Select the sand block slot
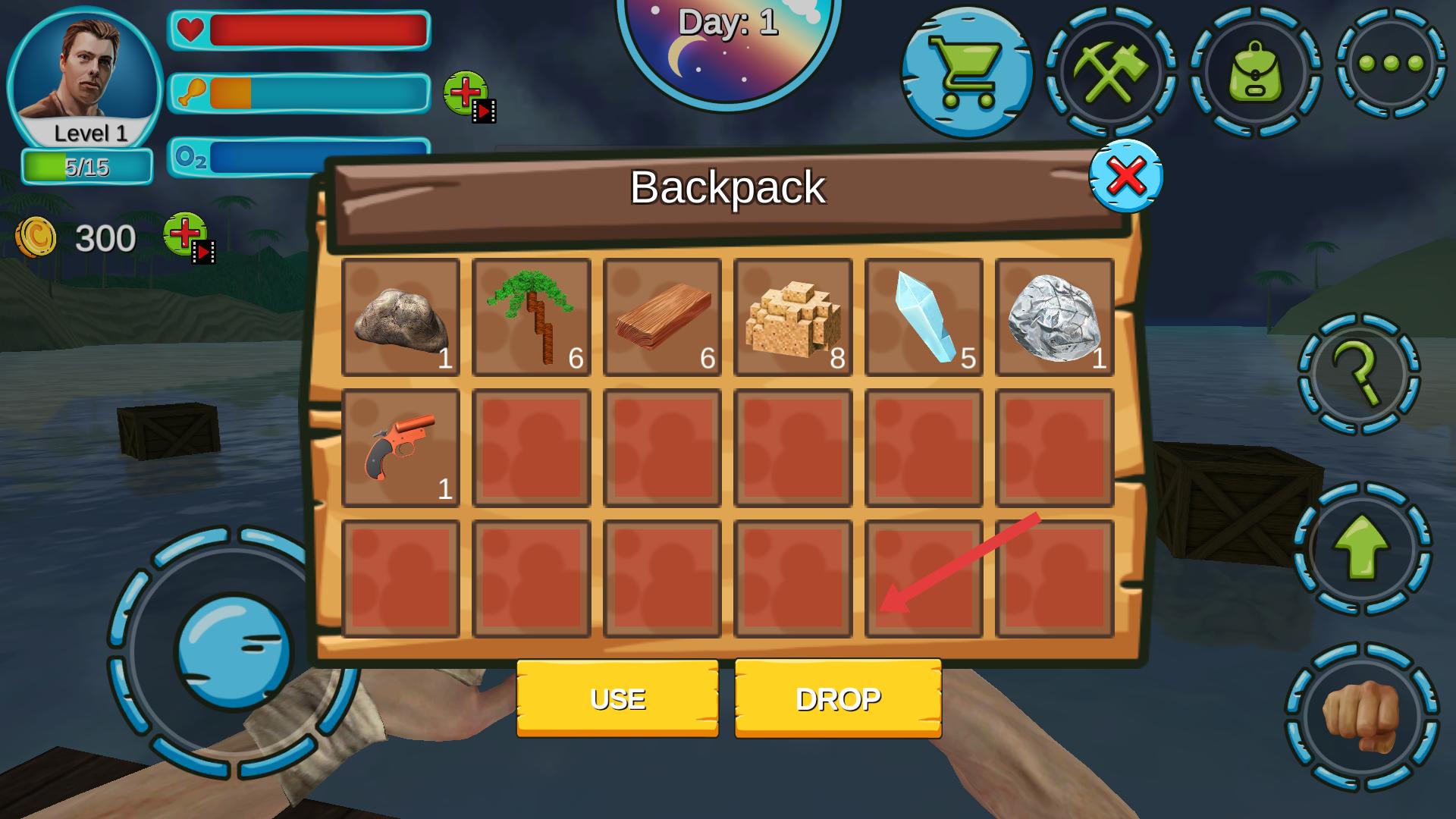The height and width of the screenshot is (819, 1456). tap(792, 317)
